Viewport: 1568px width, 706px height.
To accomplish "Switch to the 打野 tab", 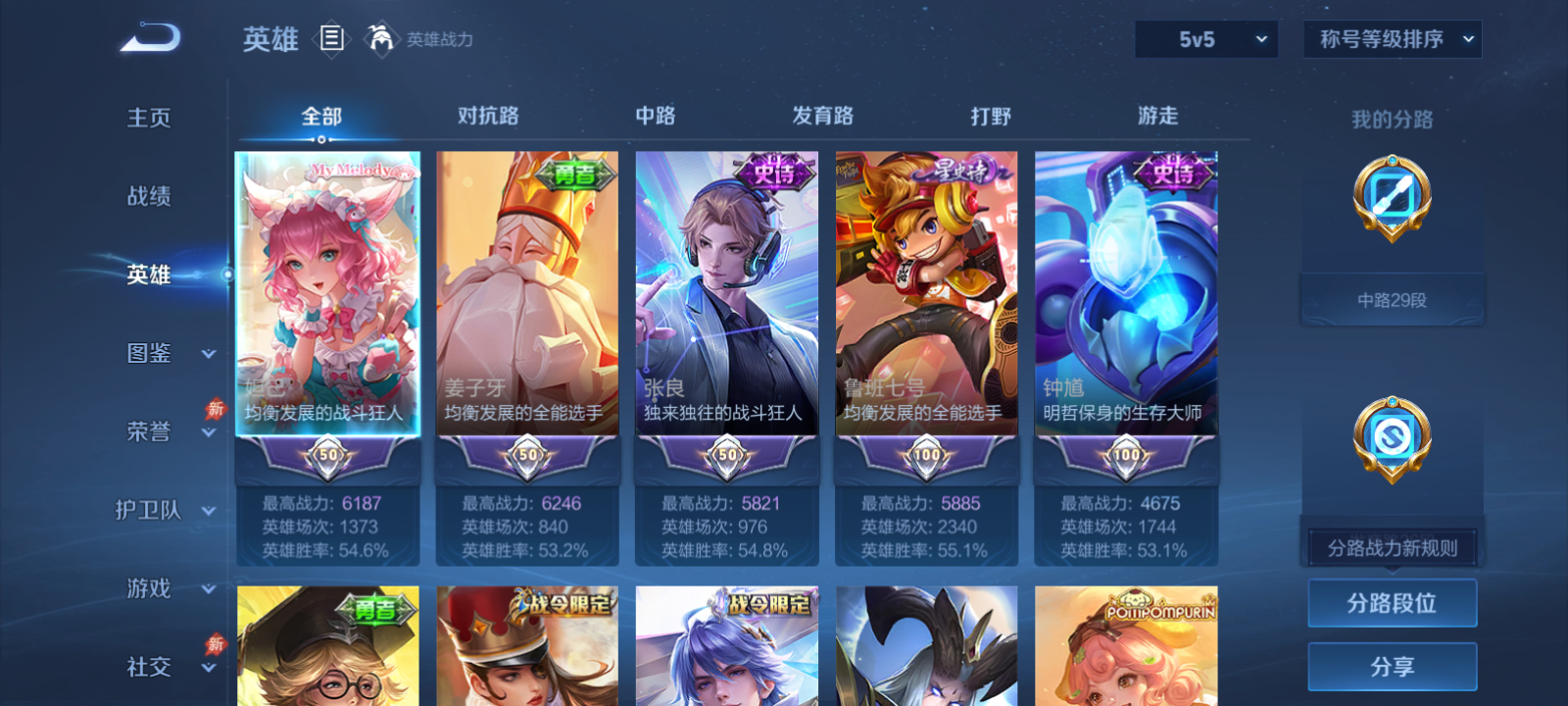I will point(991,116).
